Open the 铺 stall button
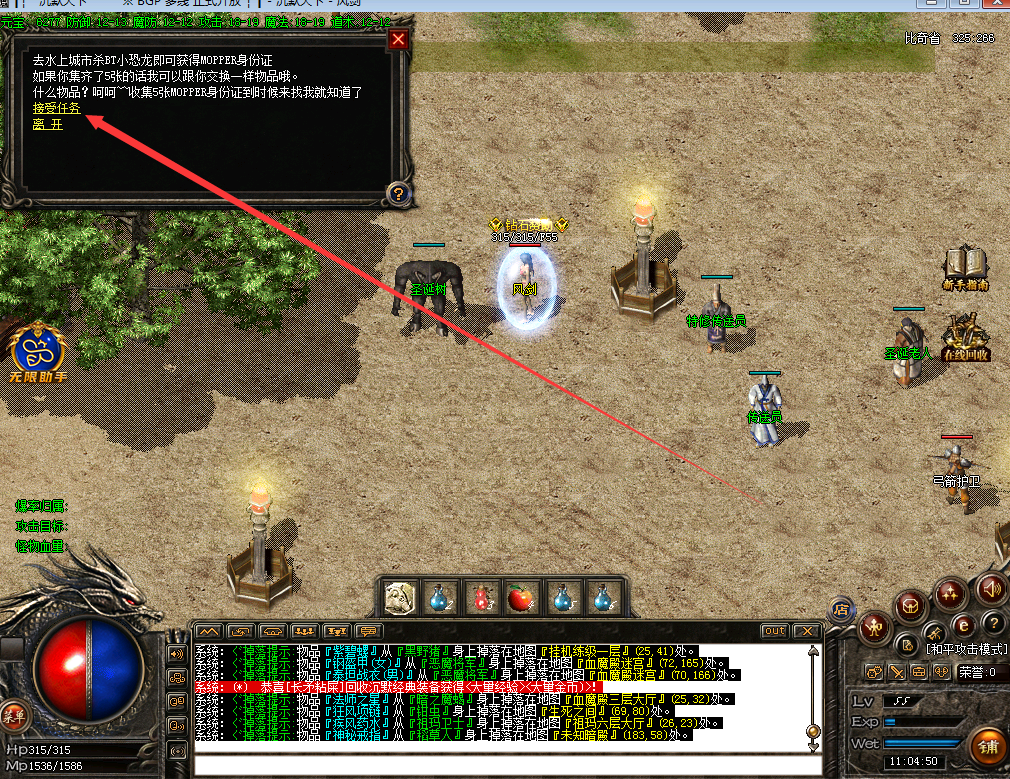Image resolution: width=1010 pixels, height=779 pixels. [x=986, y=747]
